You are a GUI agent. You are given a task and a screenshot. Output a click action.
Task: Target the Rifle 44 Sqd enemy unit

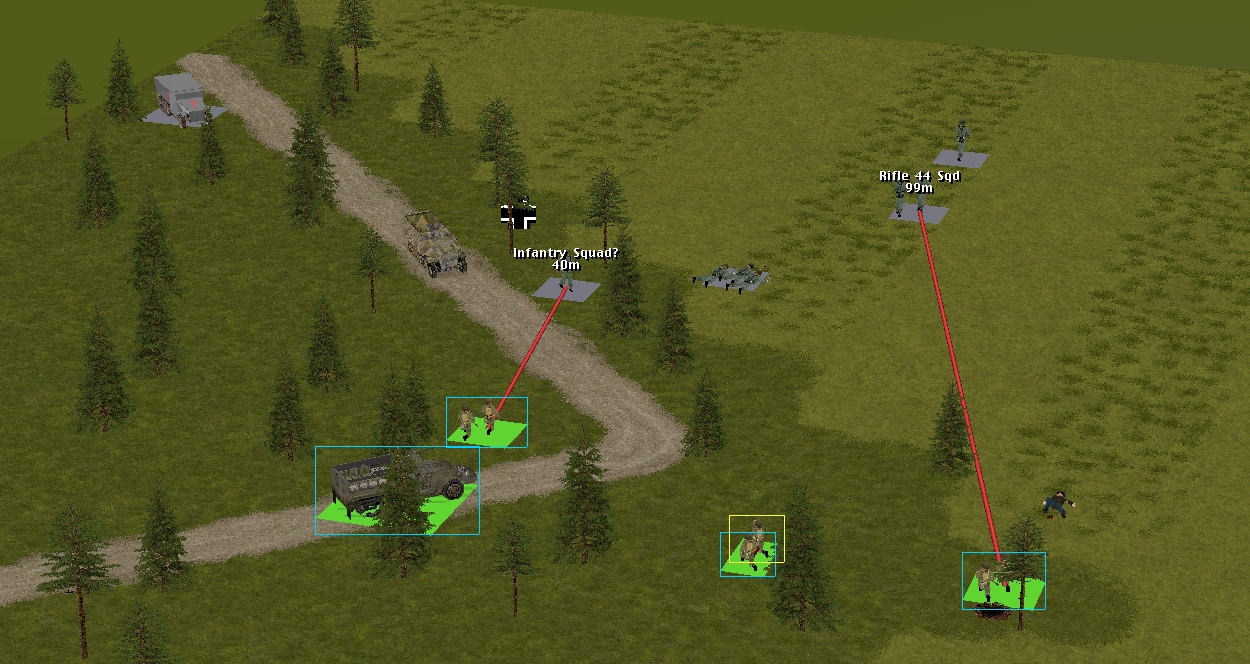918,205
